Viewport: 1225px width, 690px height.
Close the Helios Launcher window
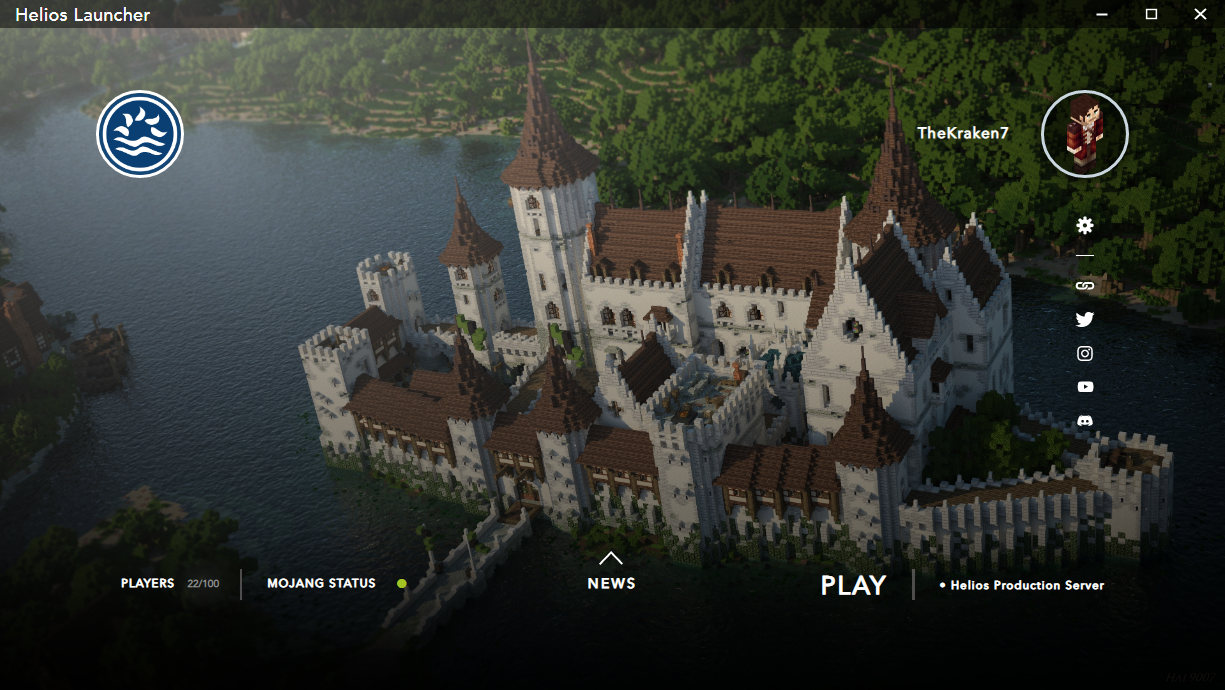tap(1201, 14)
